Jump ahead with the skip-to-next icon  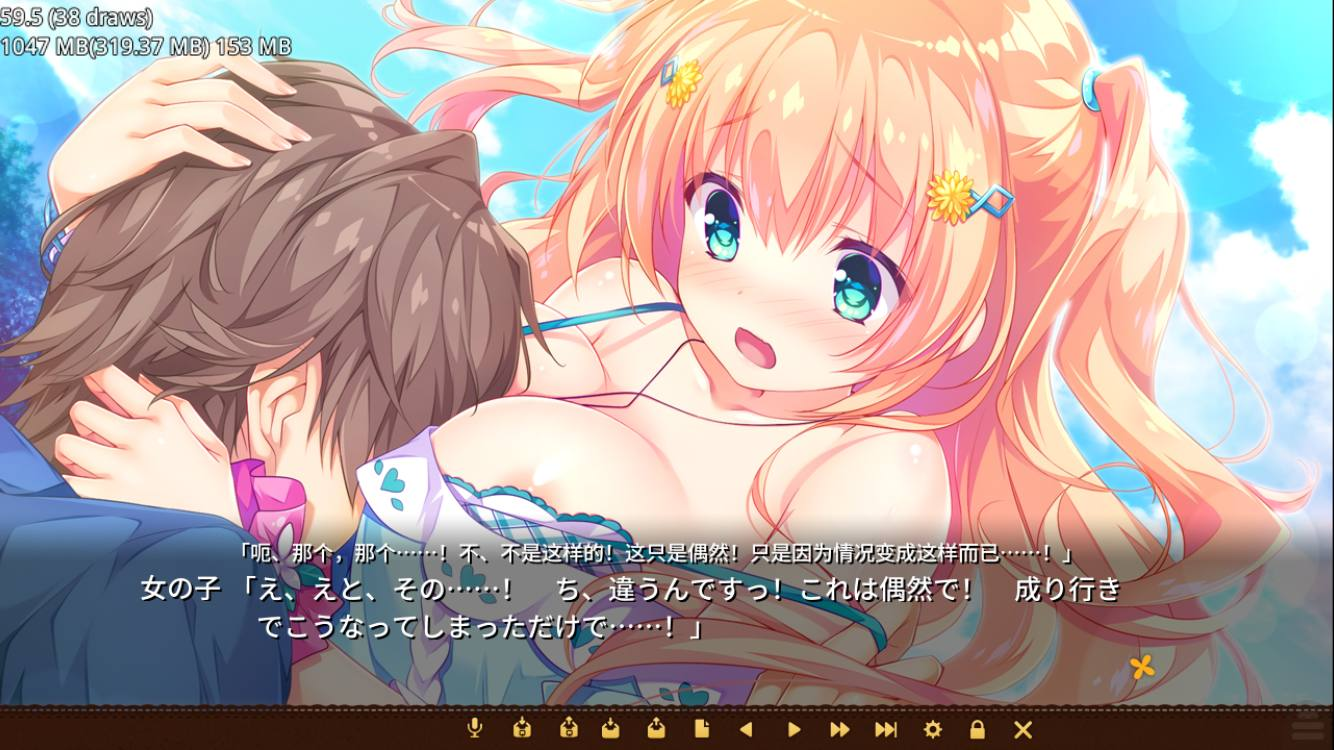pyautogui.click(x=886, y=729)
